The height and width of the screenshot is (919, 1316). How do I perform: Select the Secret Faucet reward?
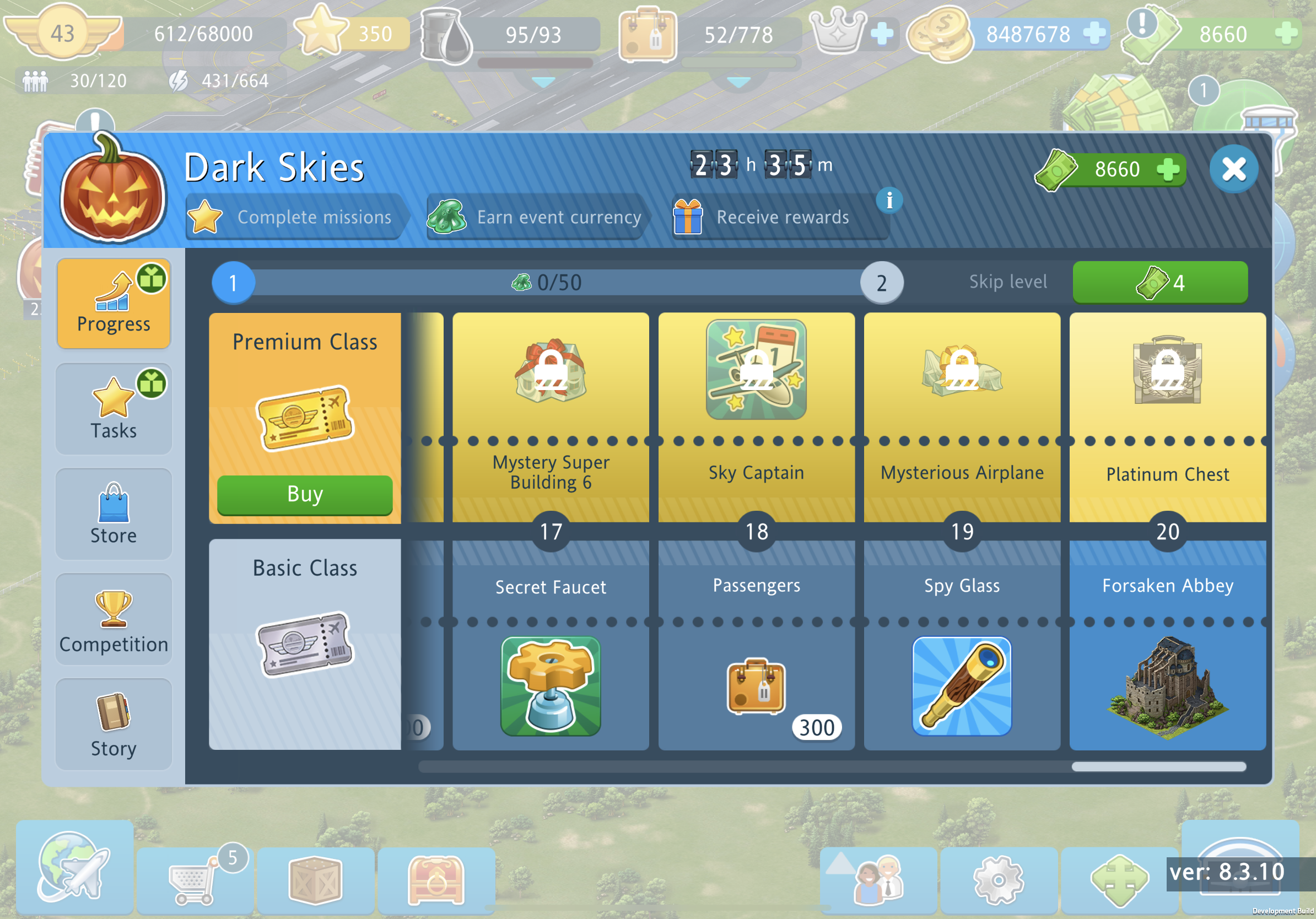coord(550,686)
